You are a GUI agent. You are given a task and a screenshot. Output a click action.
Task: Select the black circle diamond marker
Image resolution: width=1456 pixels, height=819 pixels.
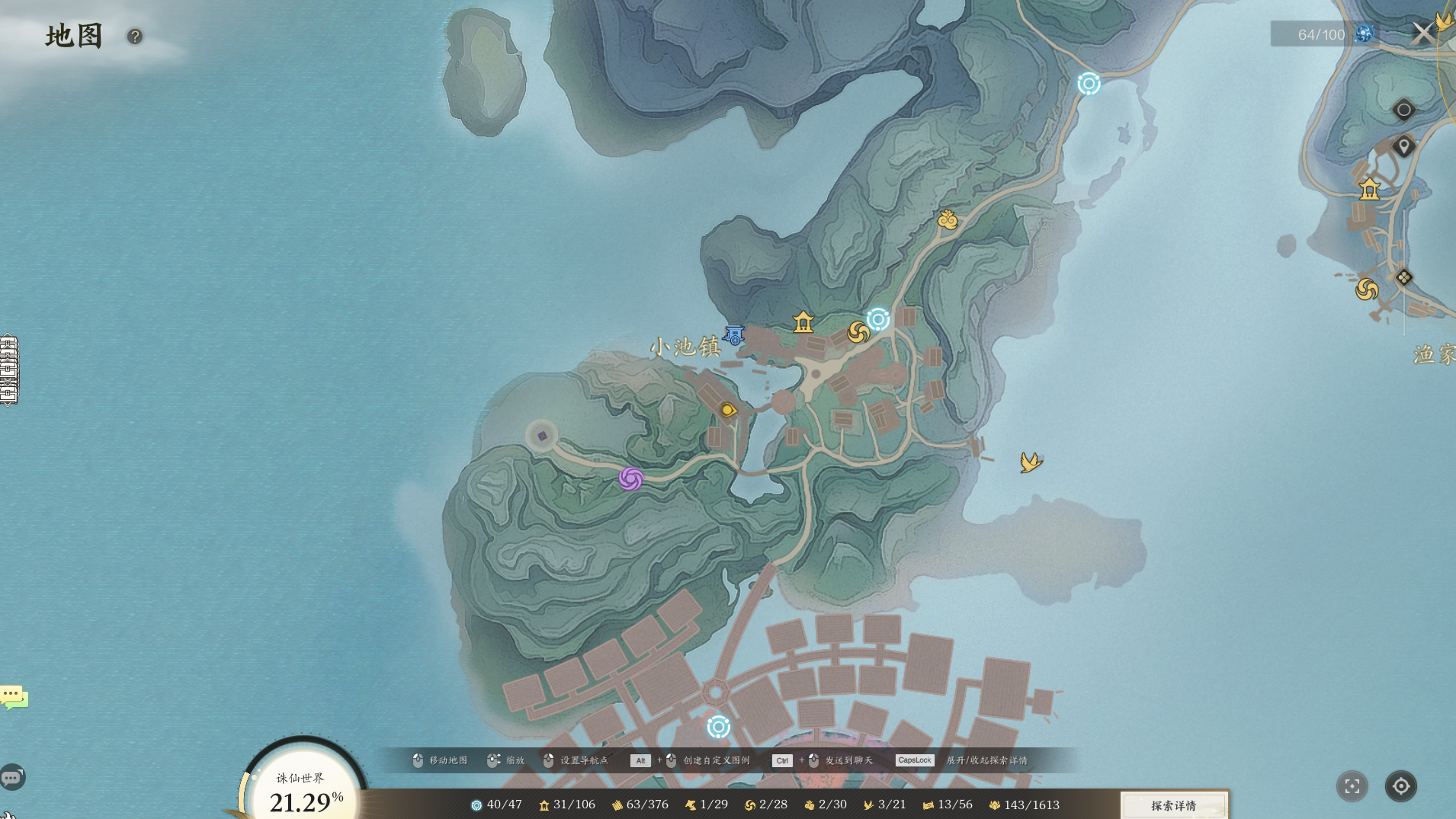click(x=1403, y=110)
